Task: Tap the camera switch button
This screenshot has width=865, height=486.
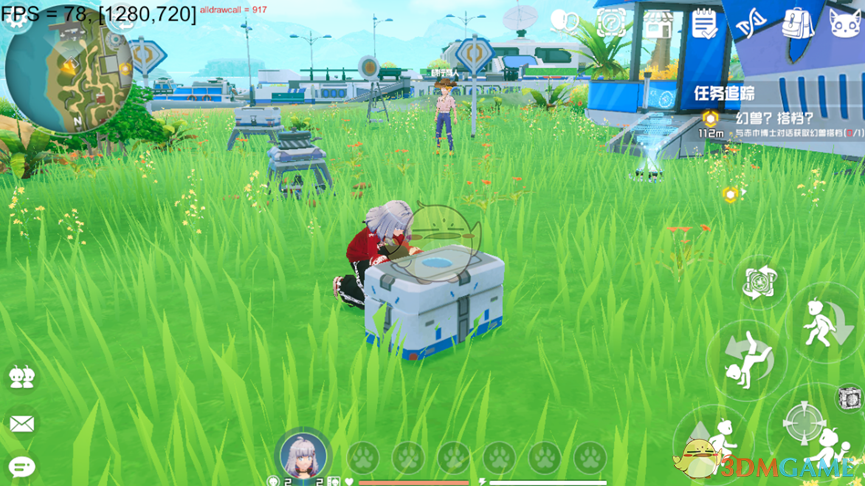Action: [759, 282]
